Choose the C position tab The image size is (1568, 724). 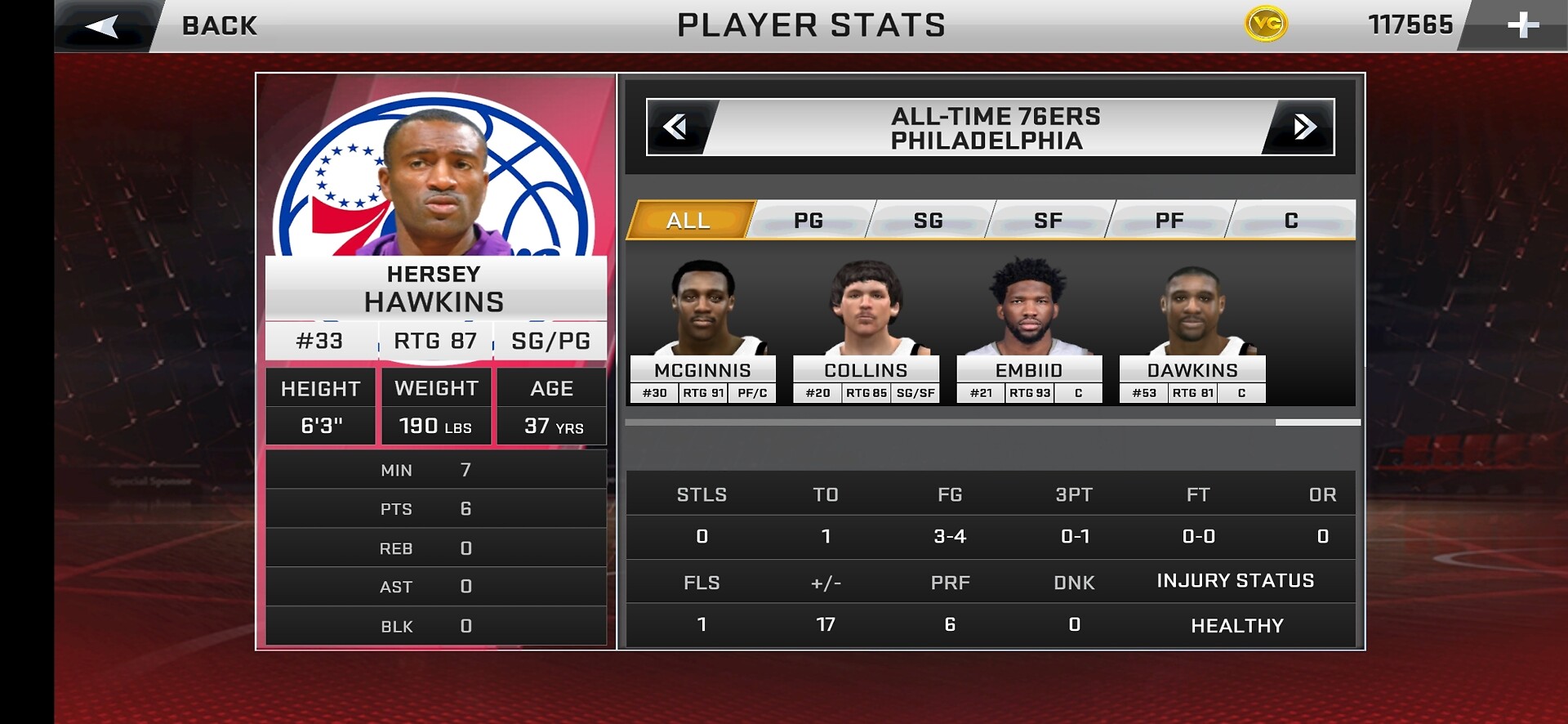(1291, 221)
